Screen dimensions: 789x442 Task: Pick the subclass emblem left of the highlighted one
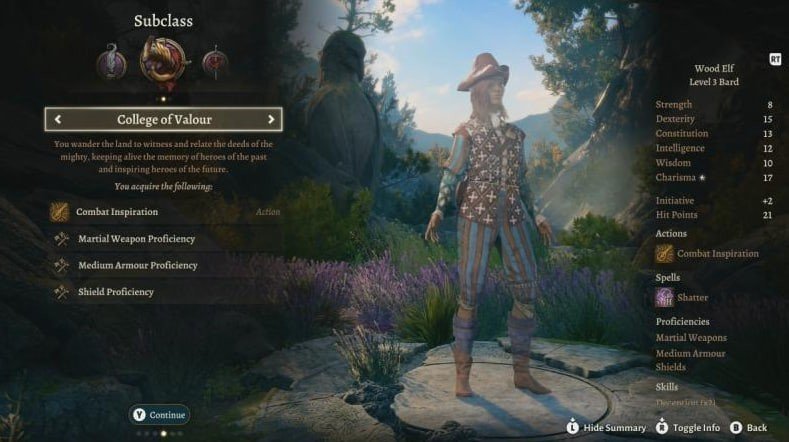[112, 63]
